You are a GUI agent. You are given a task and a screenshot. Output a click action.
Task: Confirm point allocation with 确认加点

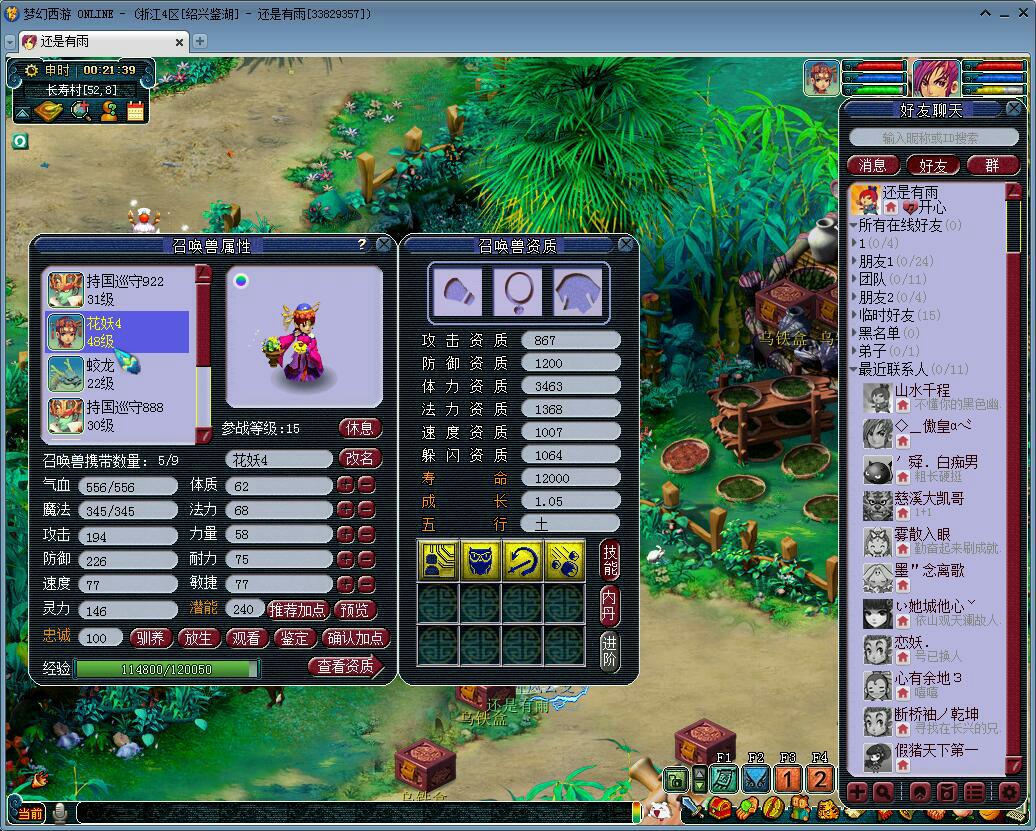coord(357,638)
